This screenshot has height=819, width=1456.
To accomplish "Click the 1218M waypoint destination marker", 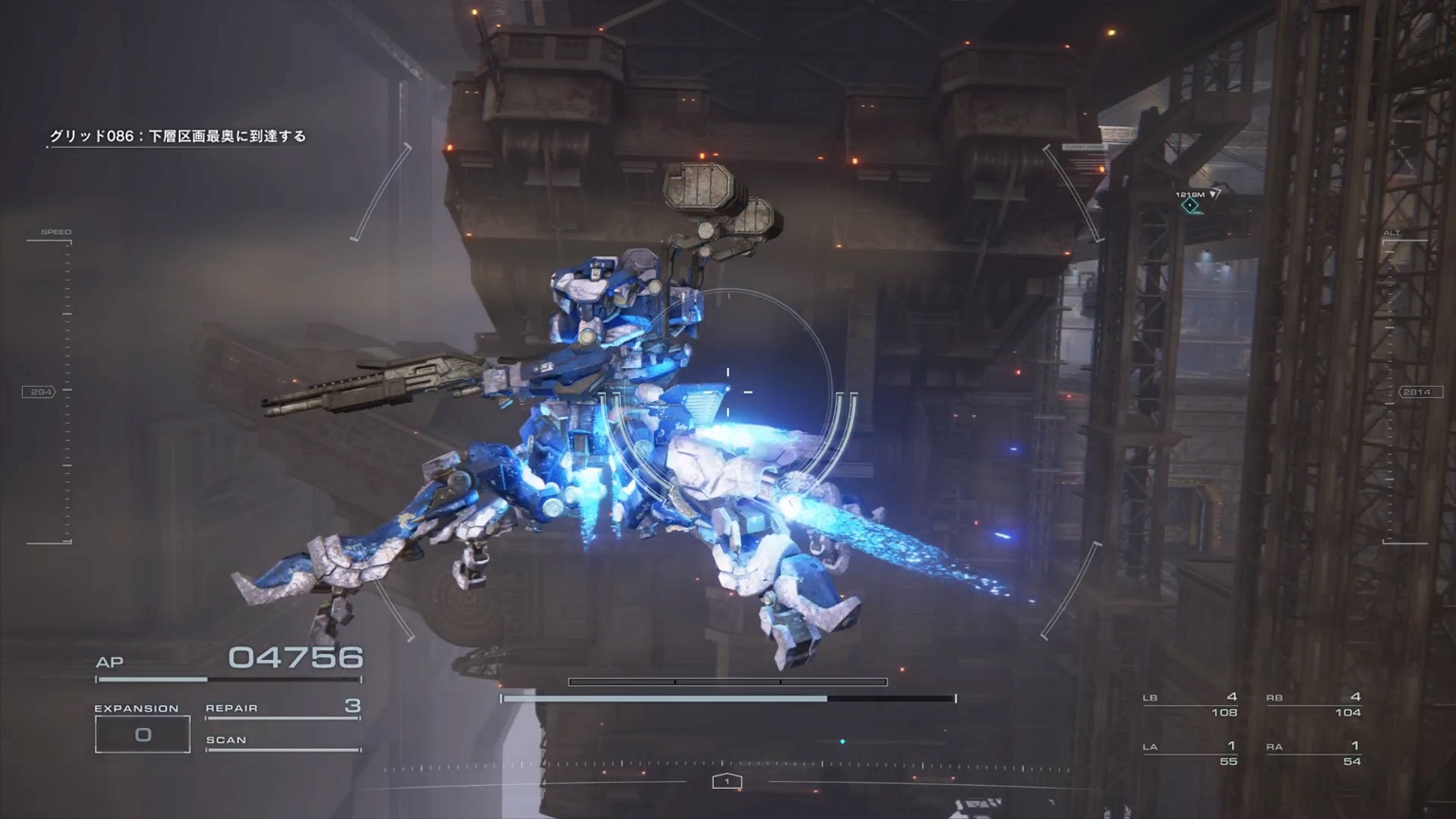I will click(x=1191, y=205).
